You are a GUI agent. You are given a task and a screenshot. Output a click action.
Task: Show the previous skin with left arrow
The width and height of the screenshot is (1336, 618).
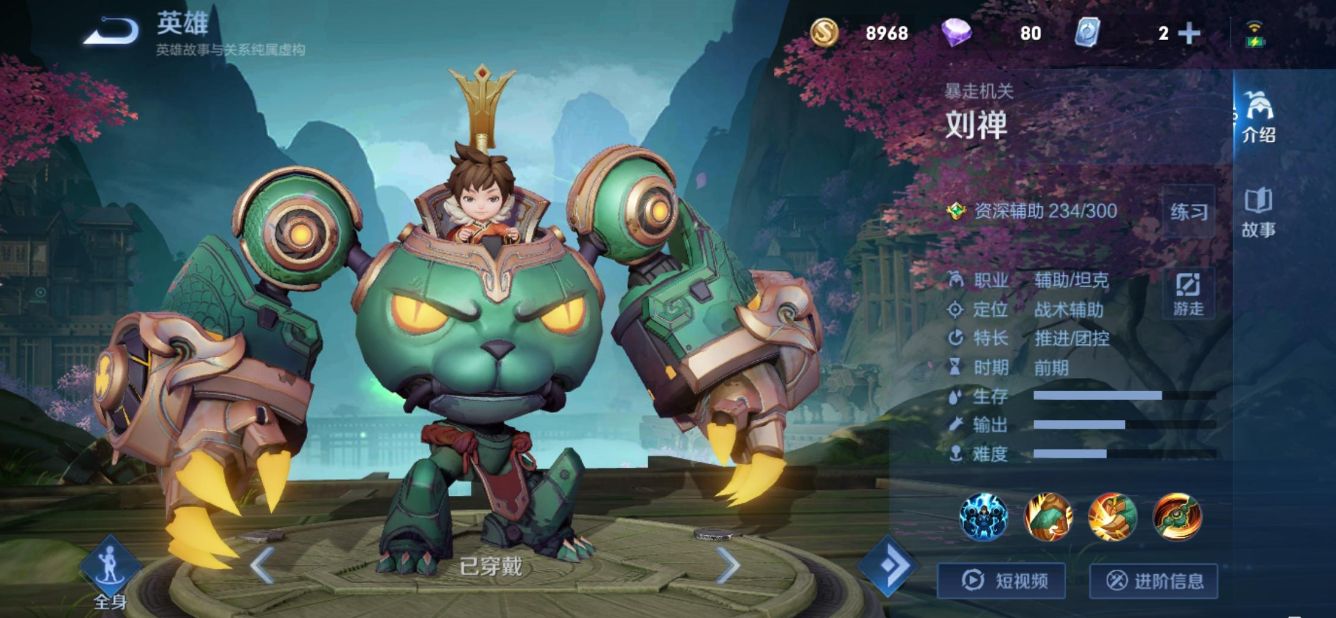coord(262,566)
